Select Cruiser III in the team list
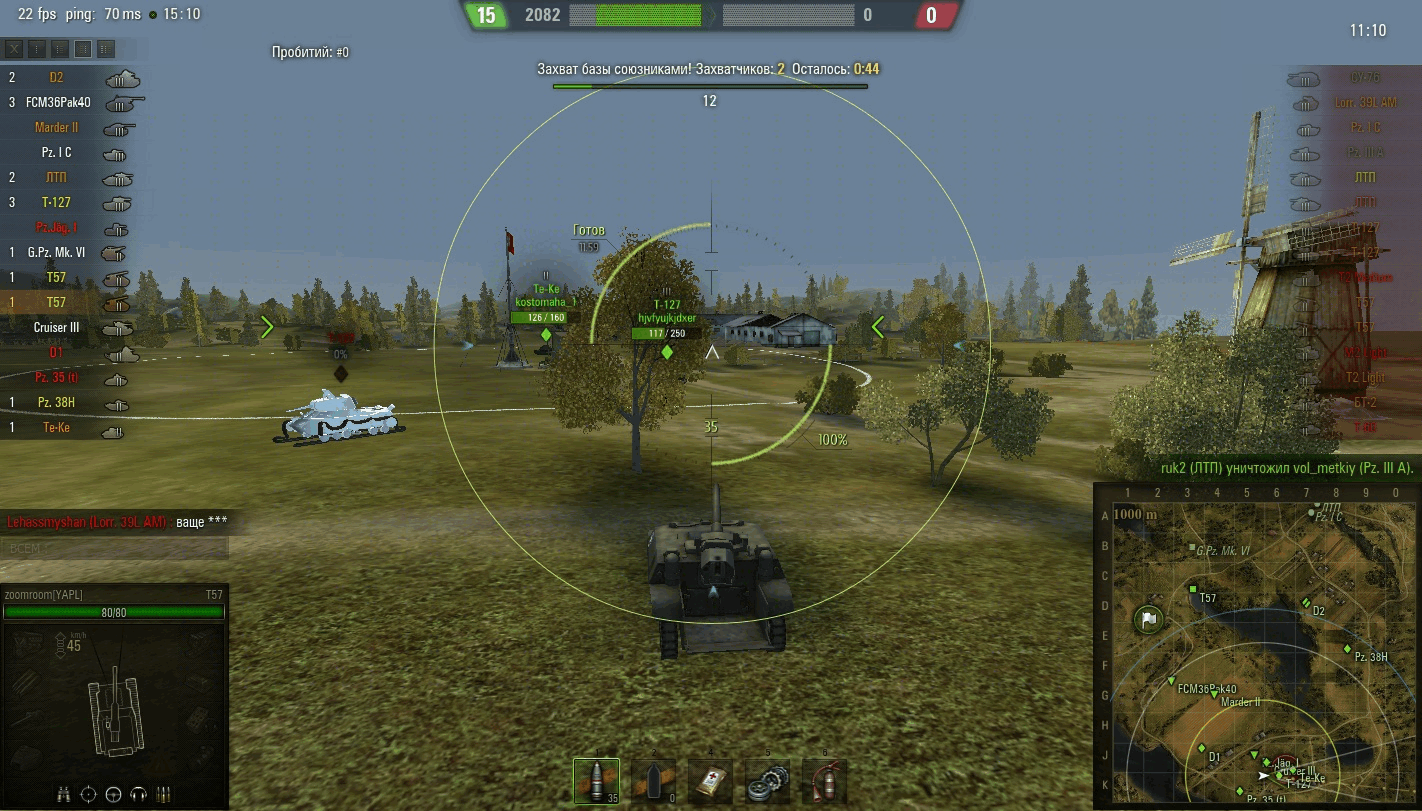1422x811 pixels. [x=57, y=327]
